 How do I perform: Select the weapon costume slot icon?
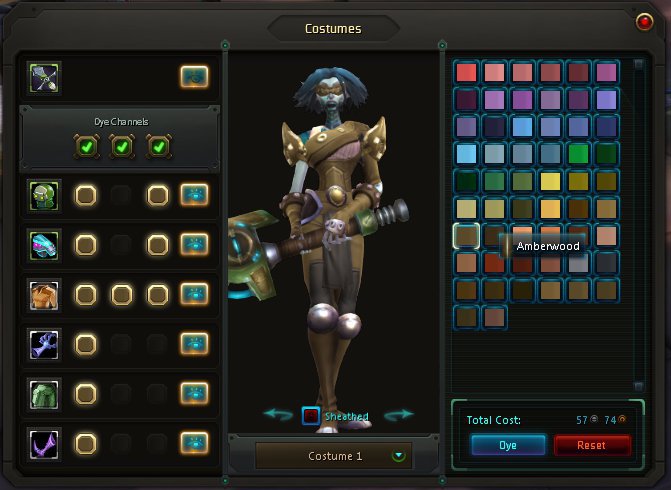click(45, 76)
